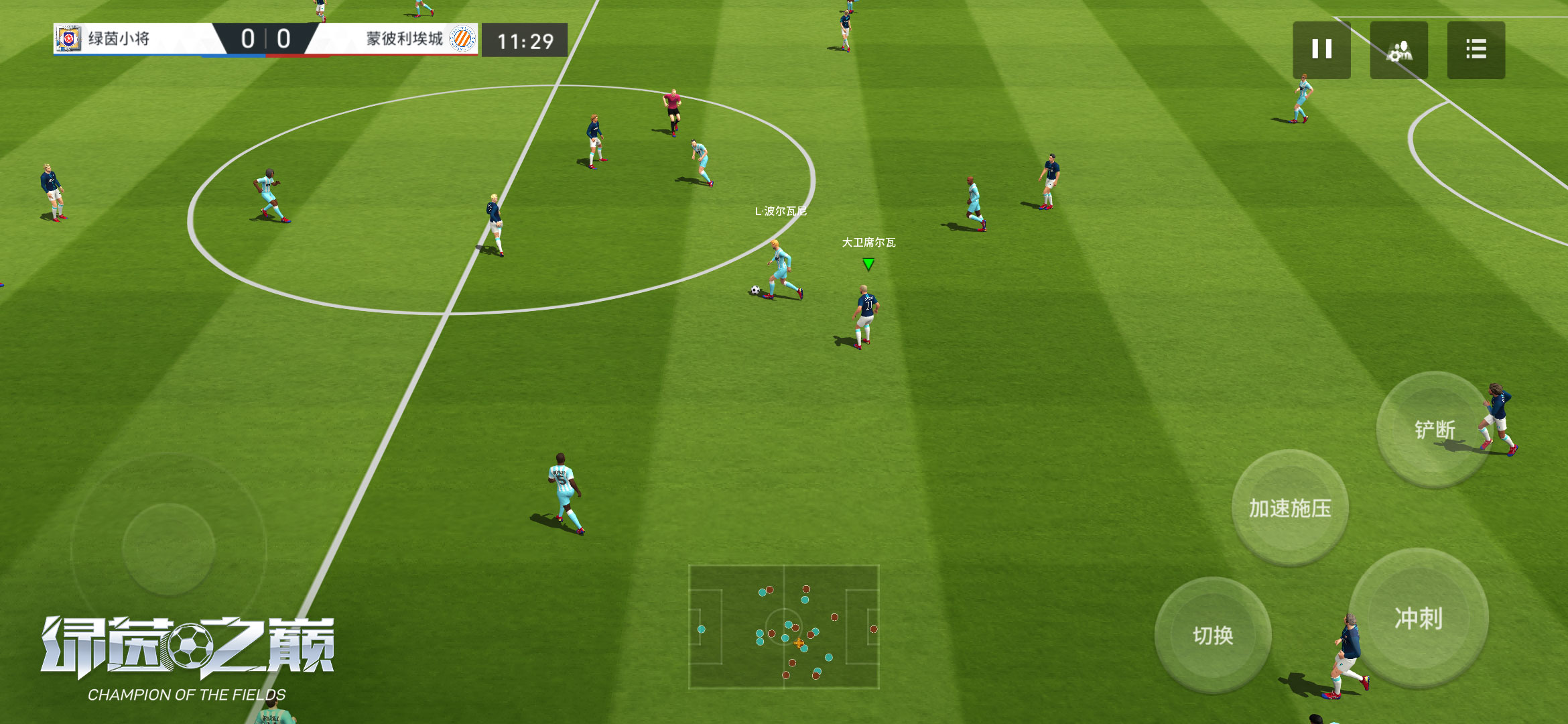Viewport: 1568px width, 724px height.
Task: Open the list menu icon
Action: pos(1476,50)
